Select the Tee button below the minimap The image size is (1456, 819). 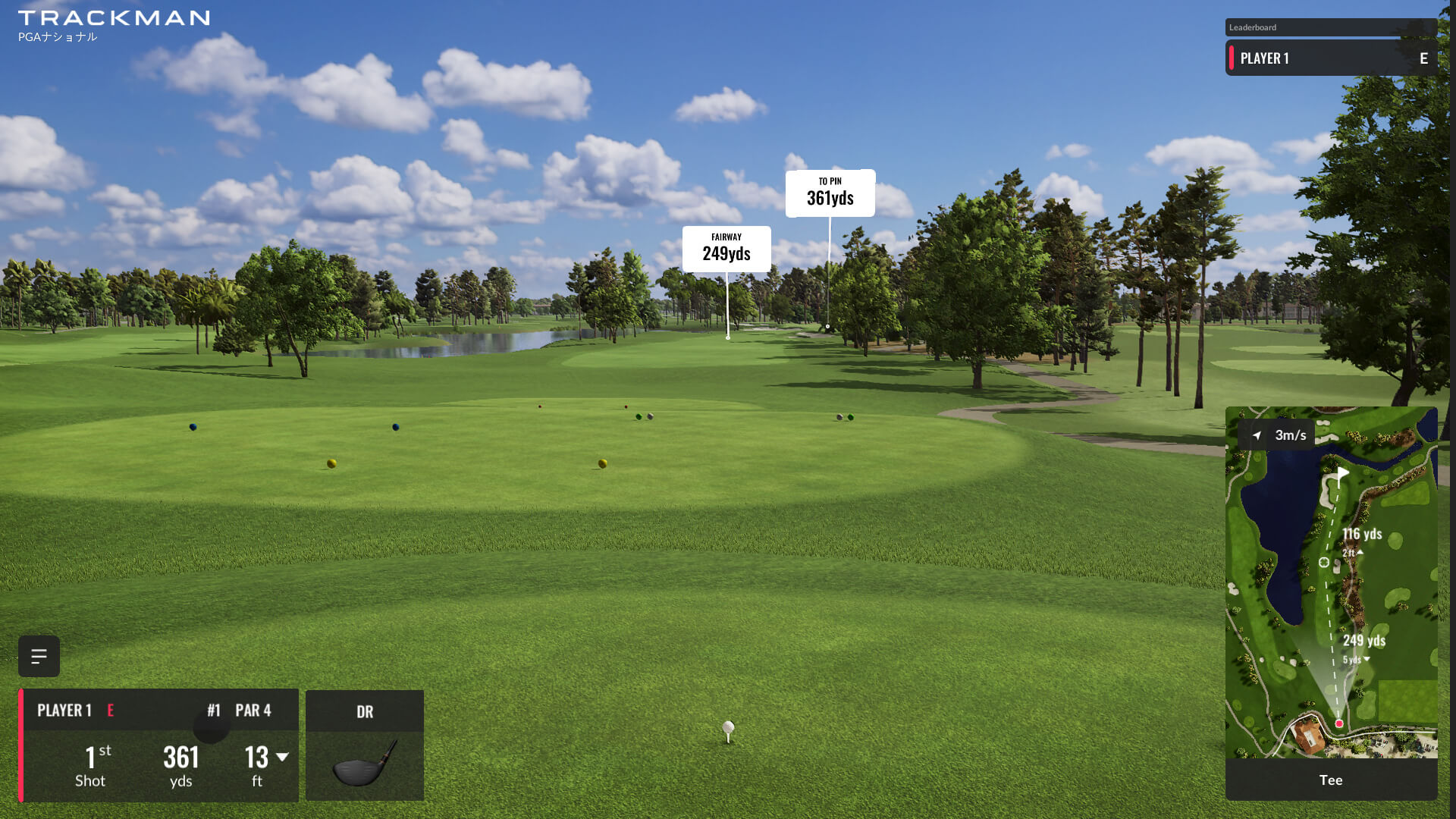click(1331, 780)
